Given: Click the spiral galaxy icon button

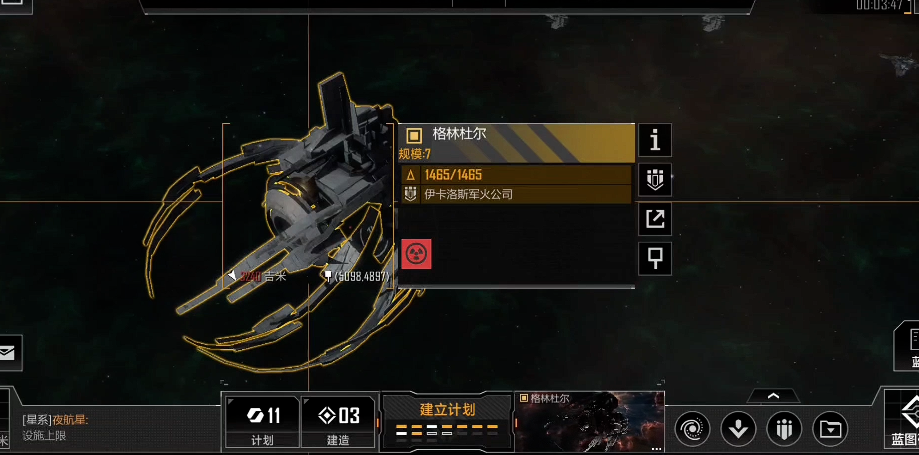Looking at the screenshot, I should coord(692,429).
